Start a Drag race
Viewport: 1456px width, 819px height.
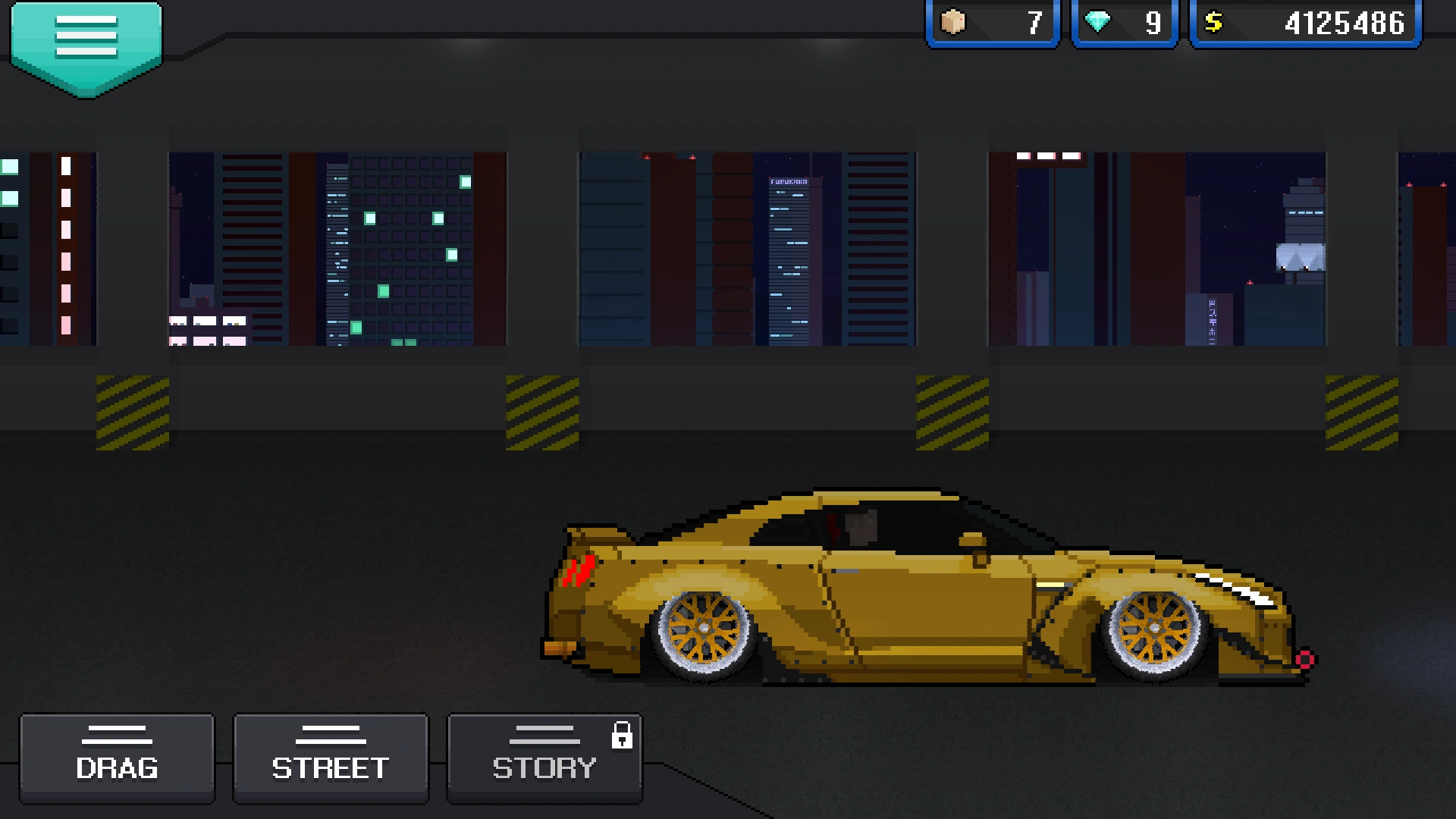click(117, 758)
